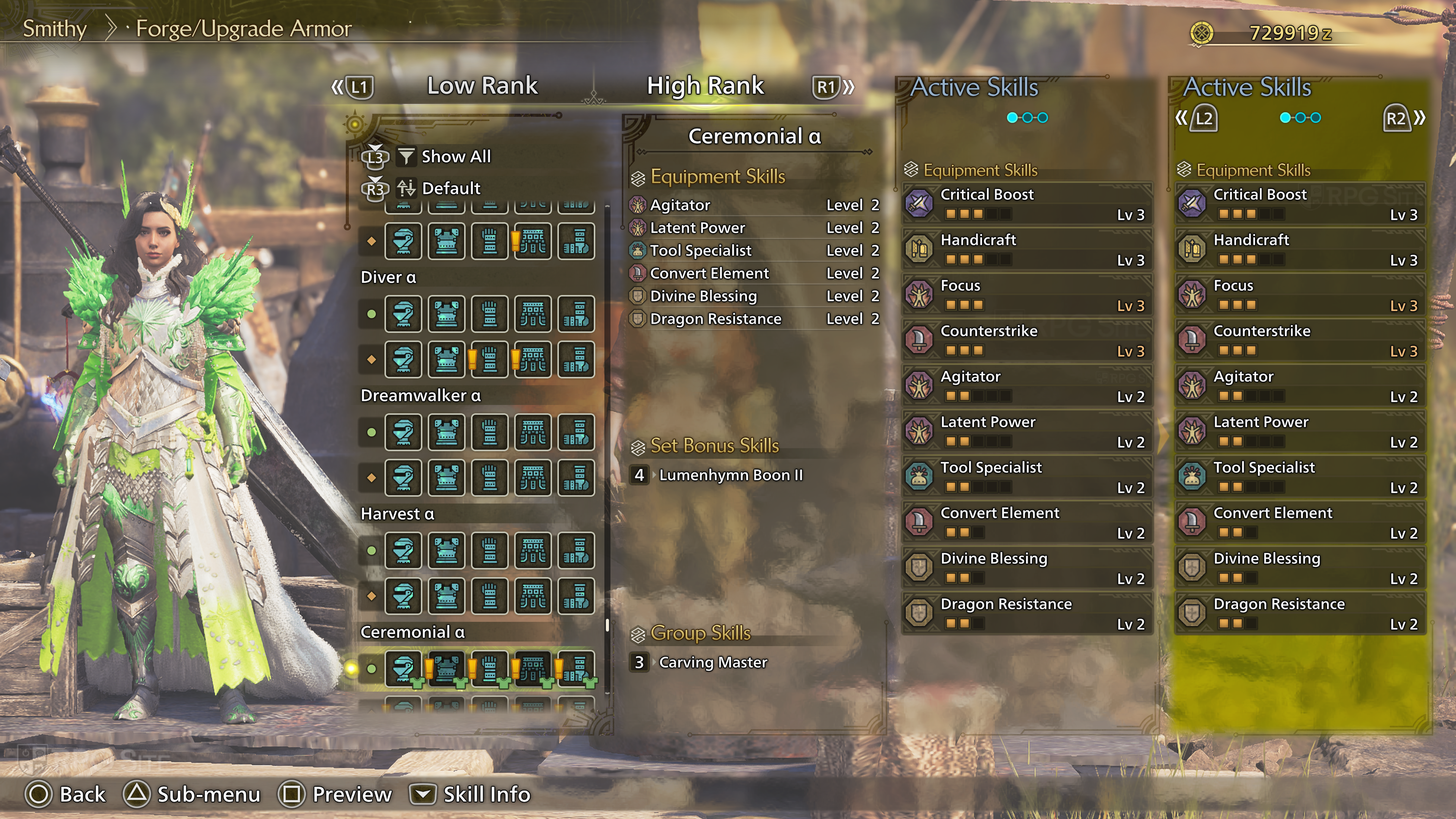
Task: Click Convert Element in Ceremonial α skill list
Action: (709, 273)
